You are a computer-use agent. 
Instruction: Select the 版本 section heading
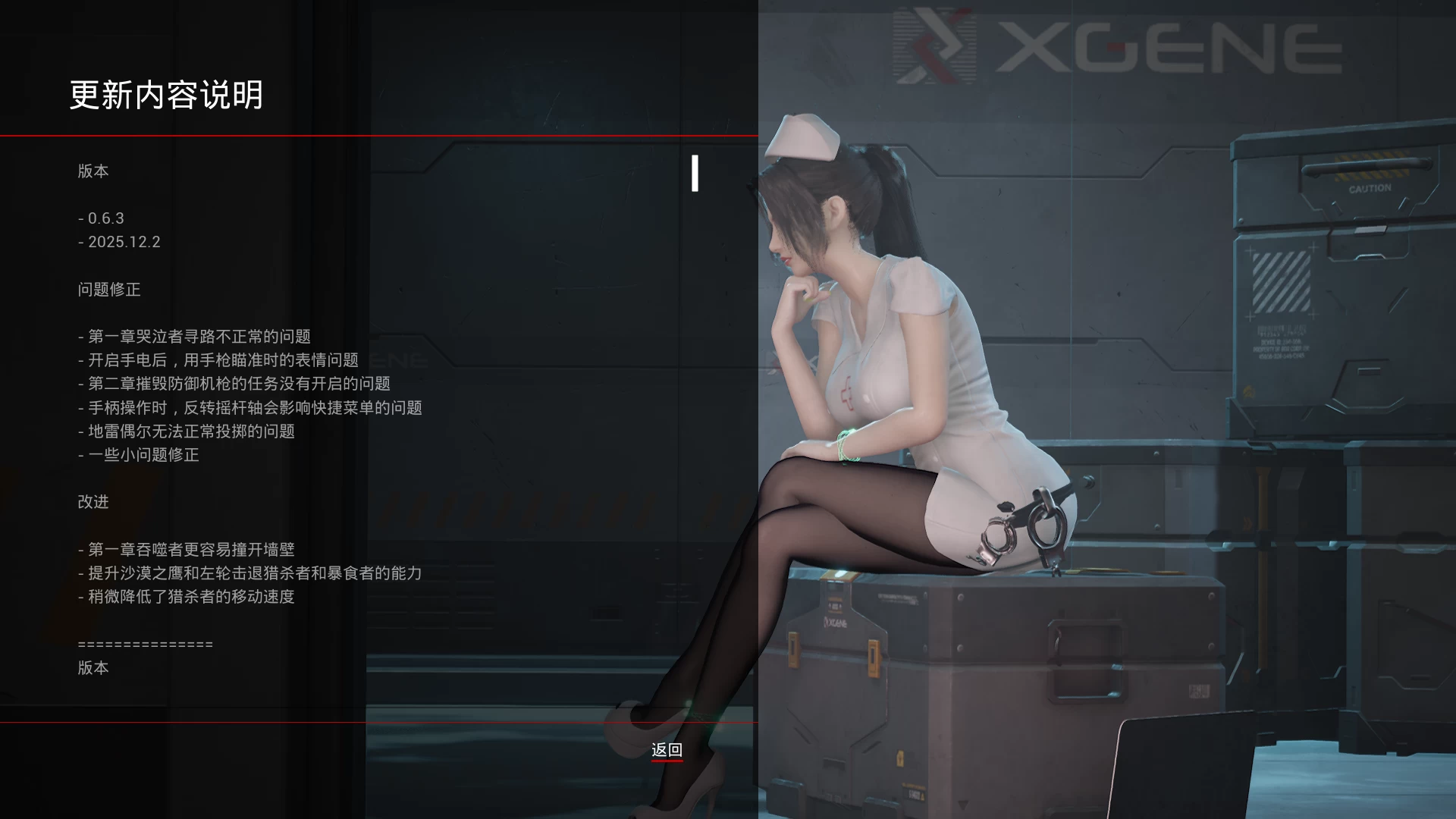tap(93, 171)
